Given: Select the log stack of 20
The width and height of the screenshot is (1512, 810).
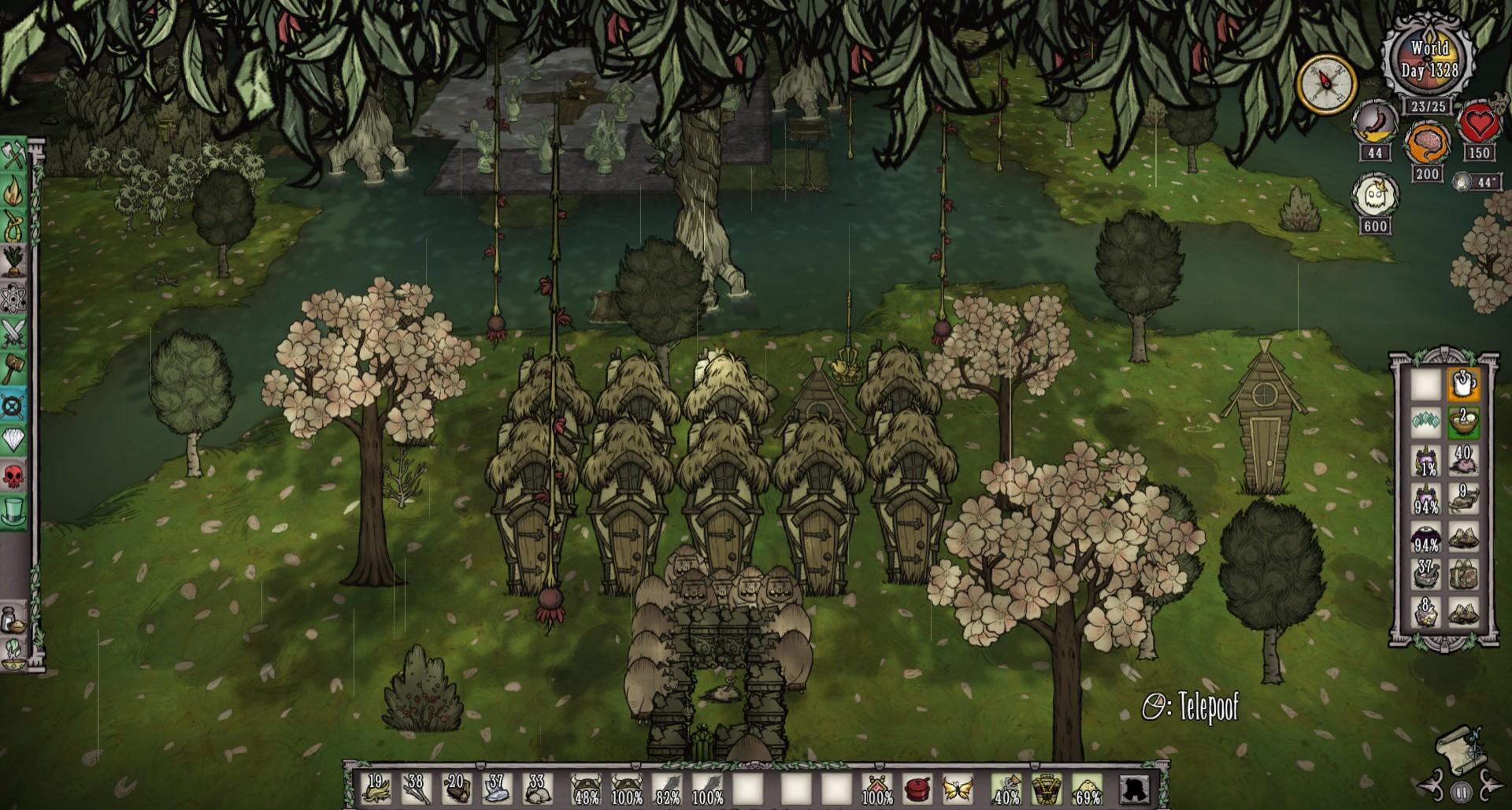Looking at the screenshot, I should pyautogui.click(x=457, y=788).
